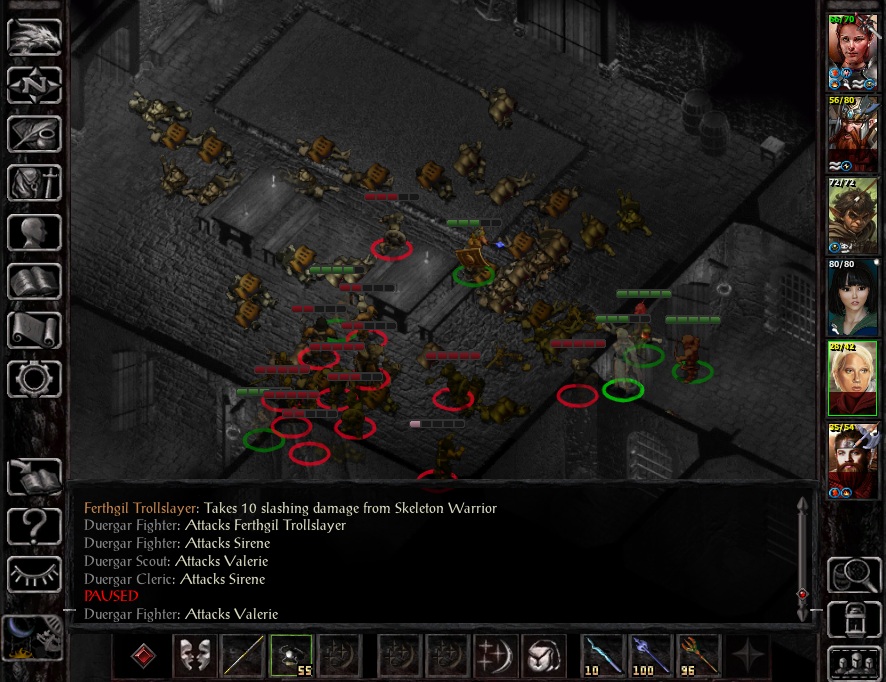Click the magnifying glass button
The height and width of the screenshot is (682, 886).
point(852,574)
